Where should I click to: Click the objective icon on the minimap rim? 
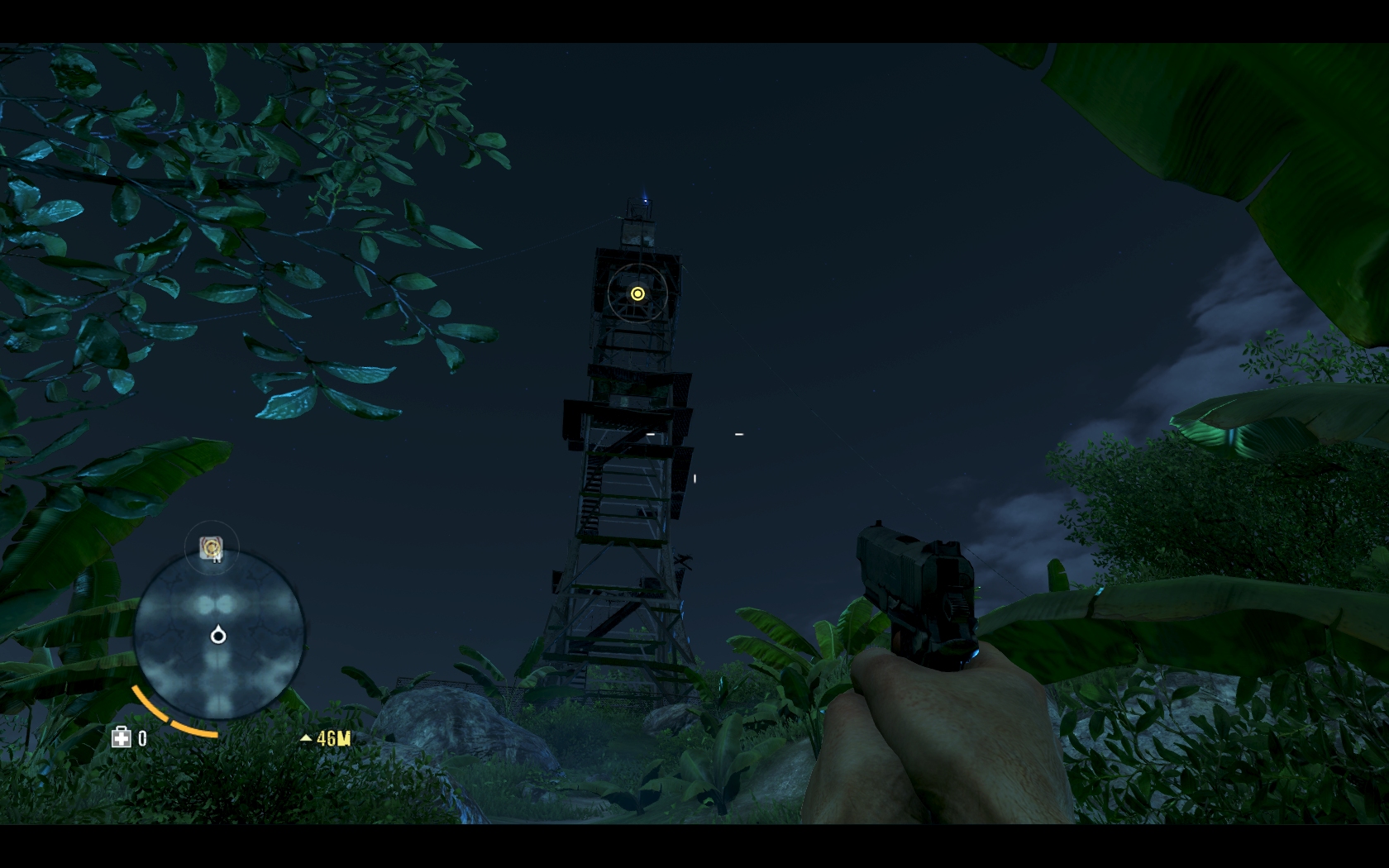[212, 547]
